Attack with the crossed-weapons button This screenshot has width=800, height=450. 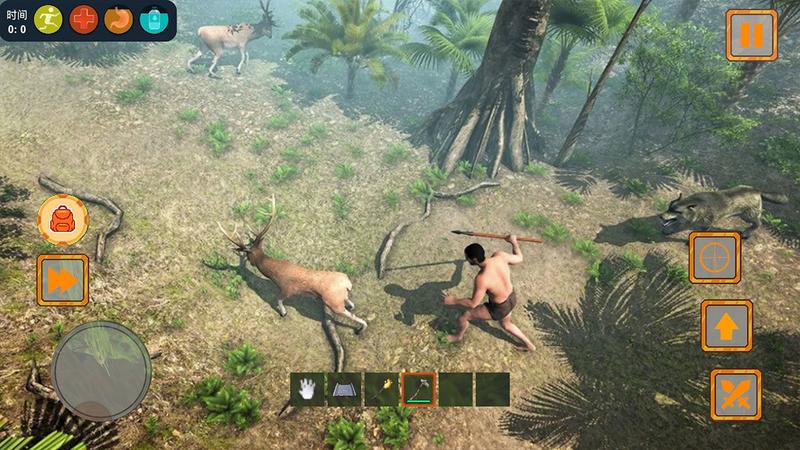tap(736, 394)
